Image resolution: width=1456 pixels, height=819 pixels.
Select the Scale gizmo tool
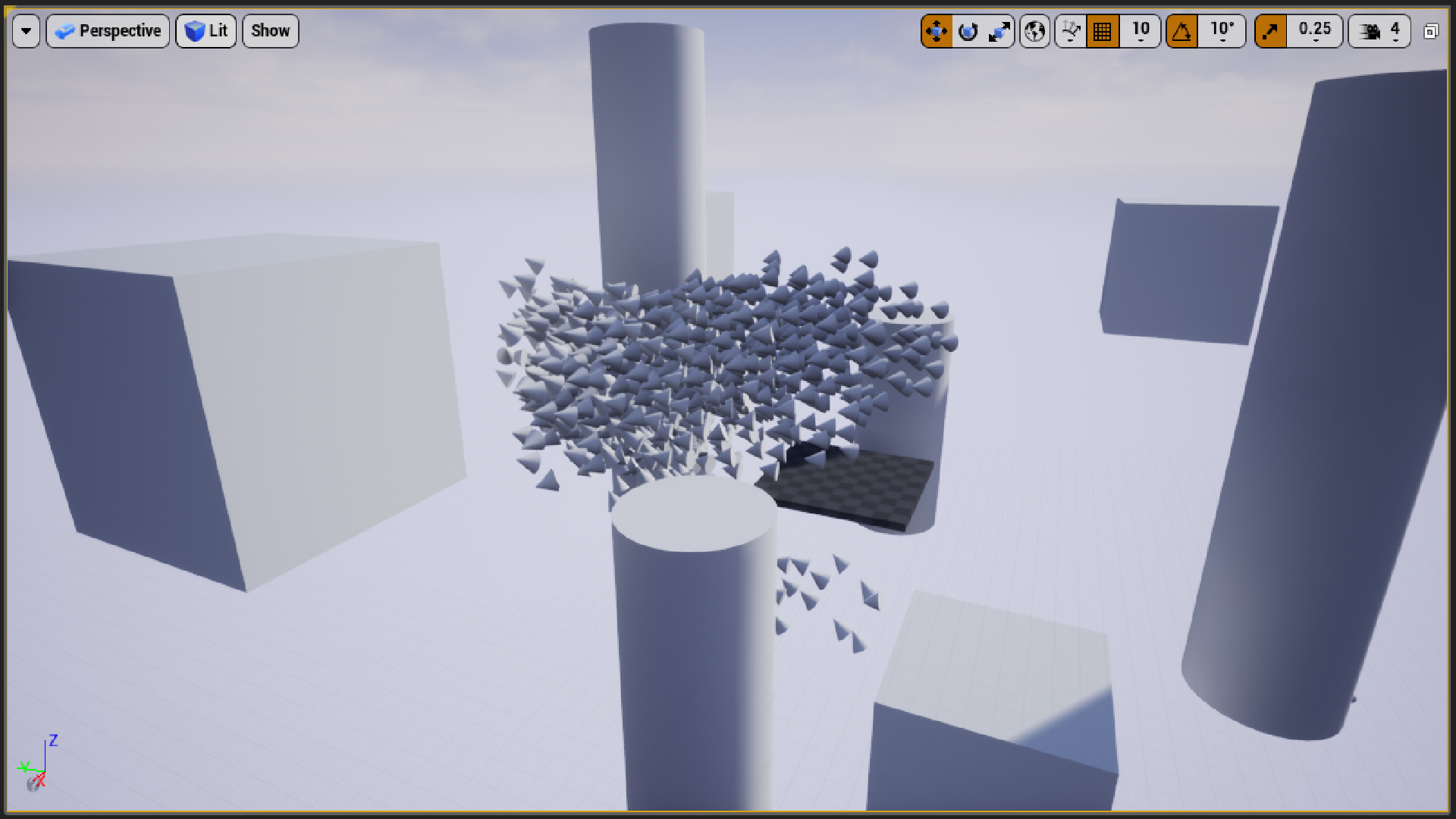[x=999, y=31]
